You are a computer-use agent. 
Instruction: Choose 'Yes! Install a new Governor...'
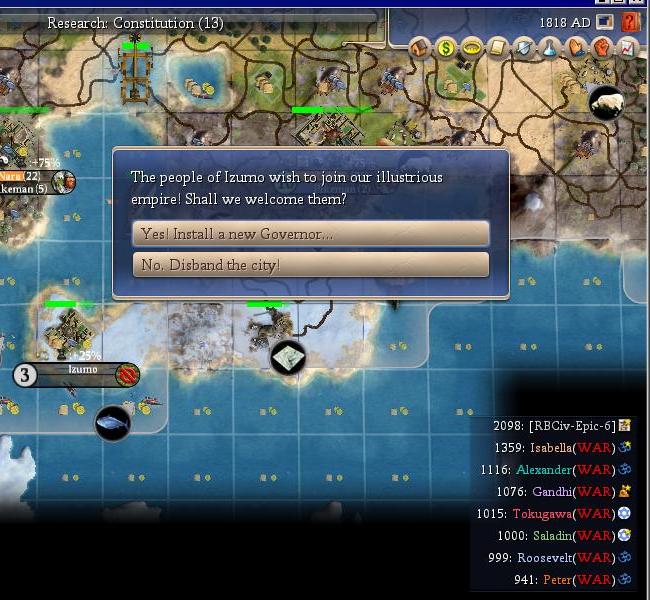(310, 234)
